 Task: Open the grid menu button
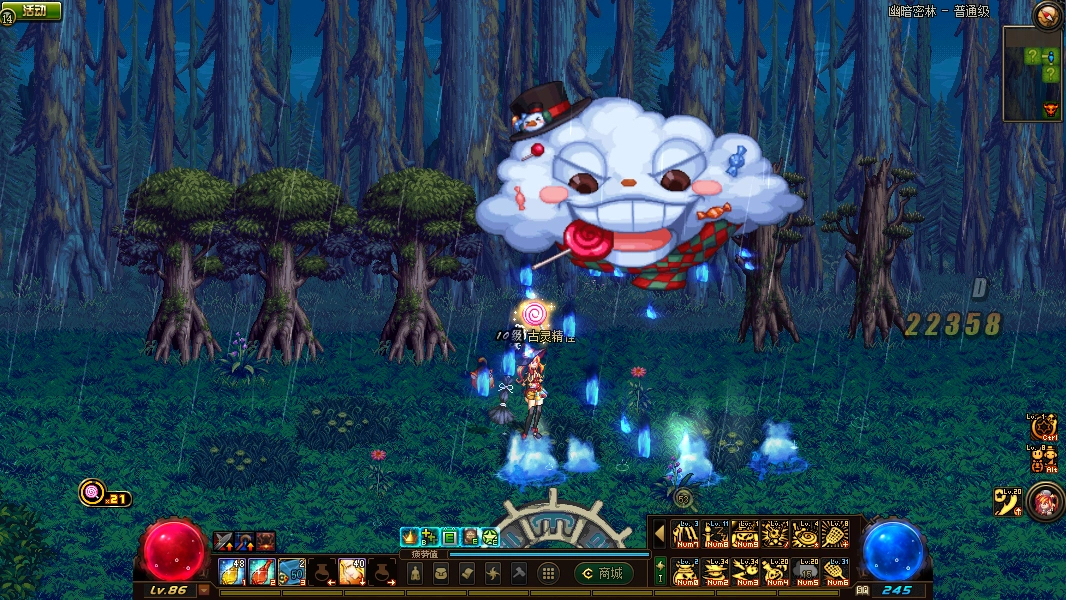pos(548,573)
